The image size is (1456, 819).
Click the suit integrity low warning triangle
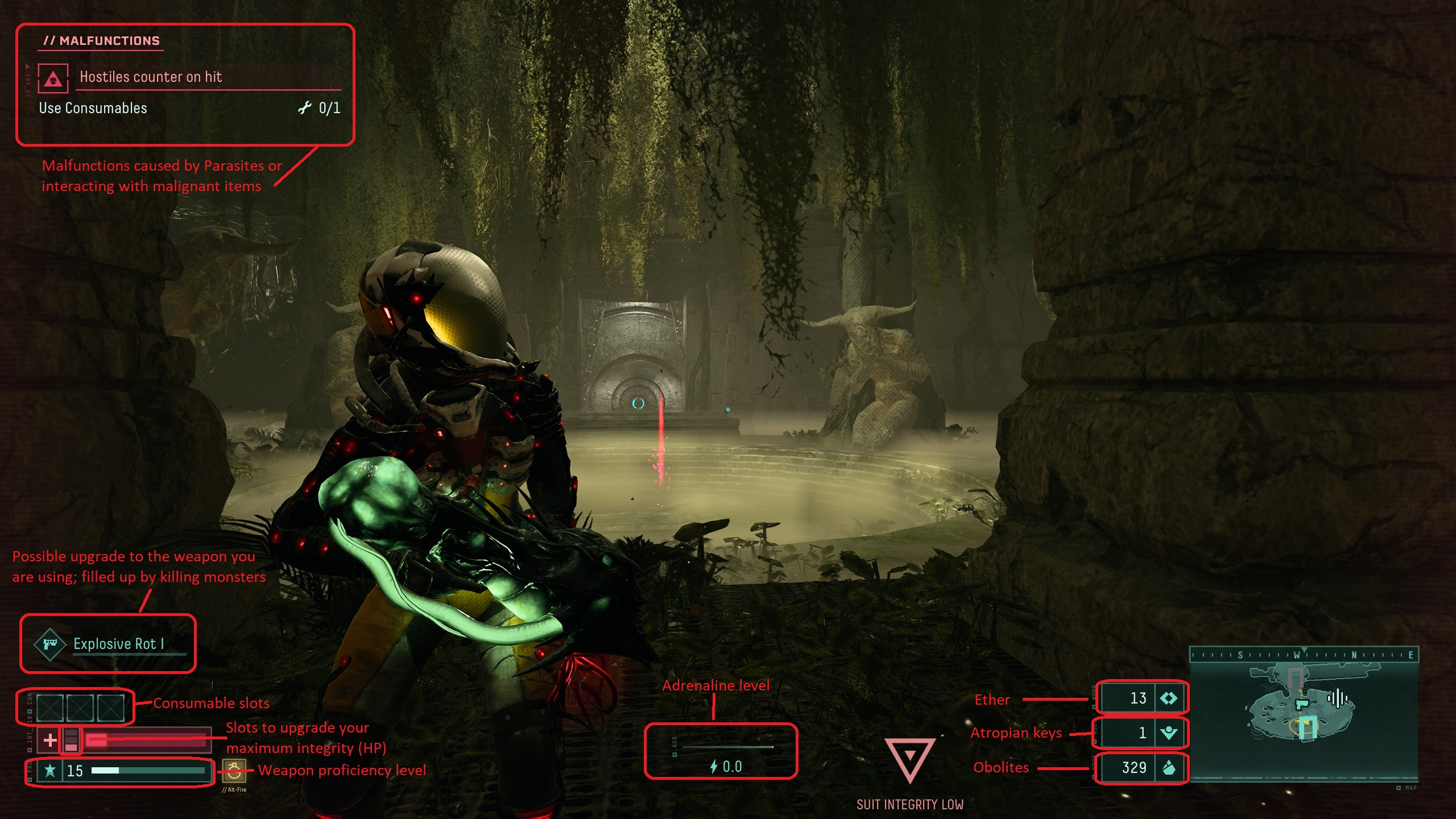(910, 759)
